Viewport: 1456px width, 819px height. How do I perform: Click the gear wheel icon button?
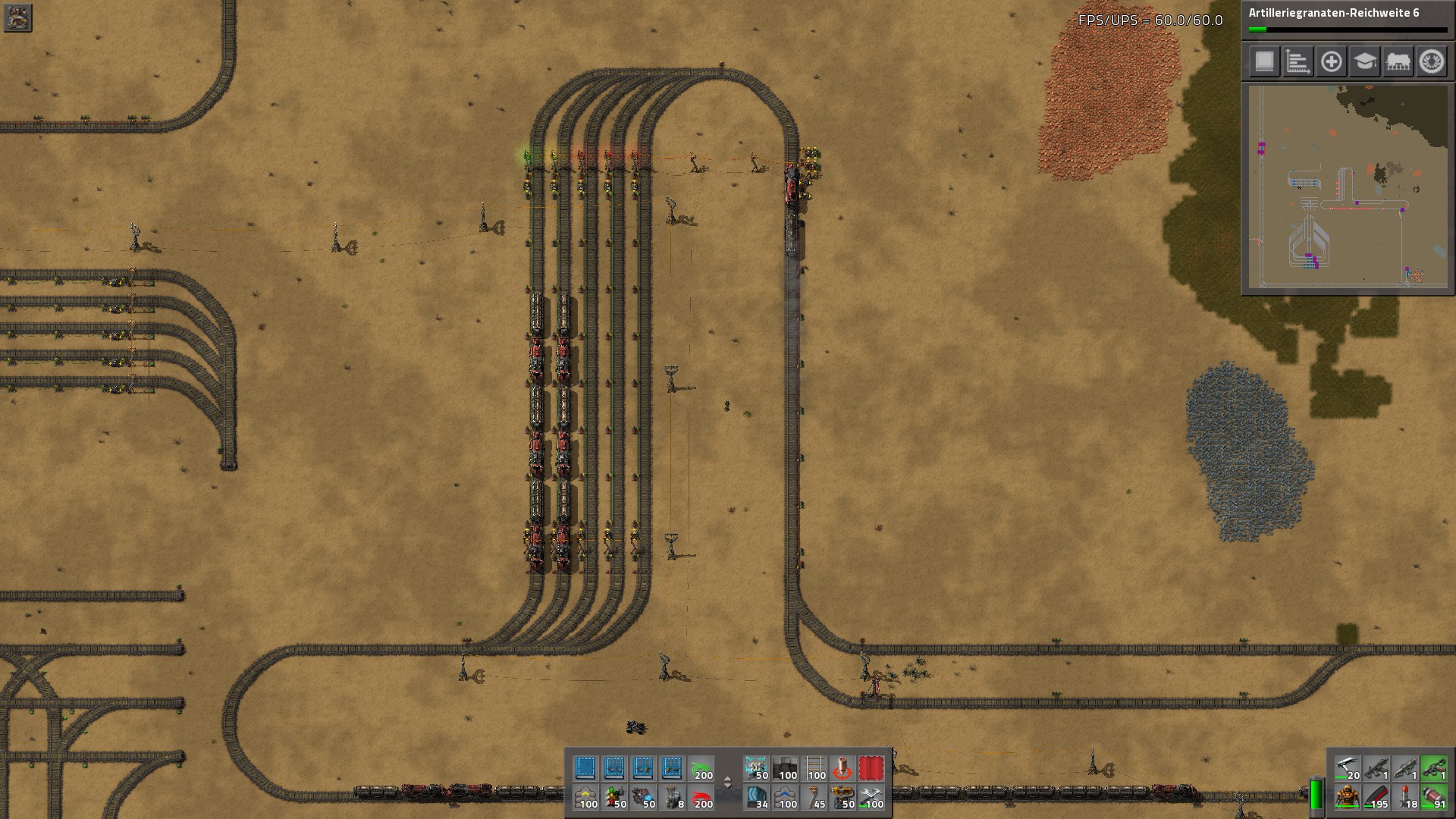(1431, 61)
